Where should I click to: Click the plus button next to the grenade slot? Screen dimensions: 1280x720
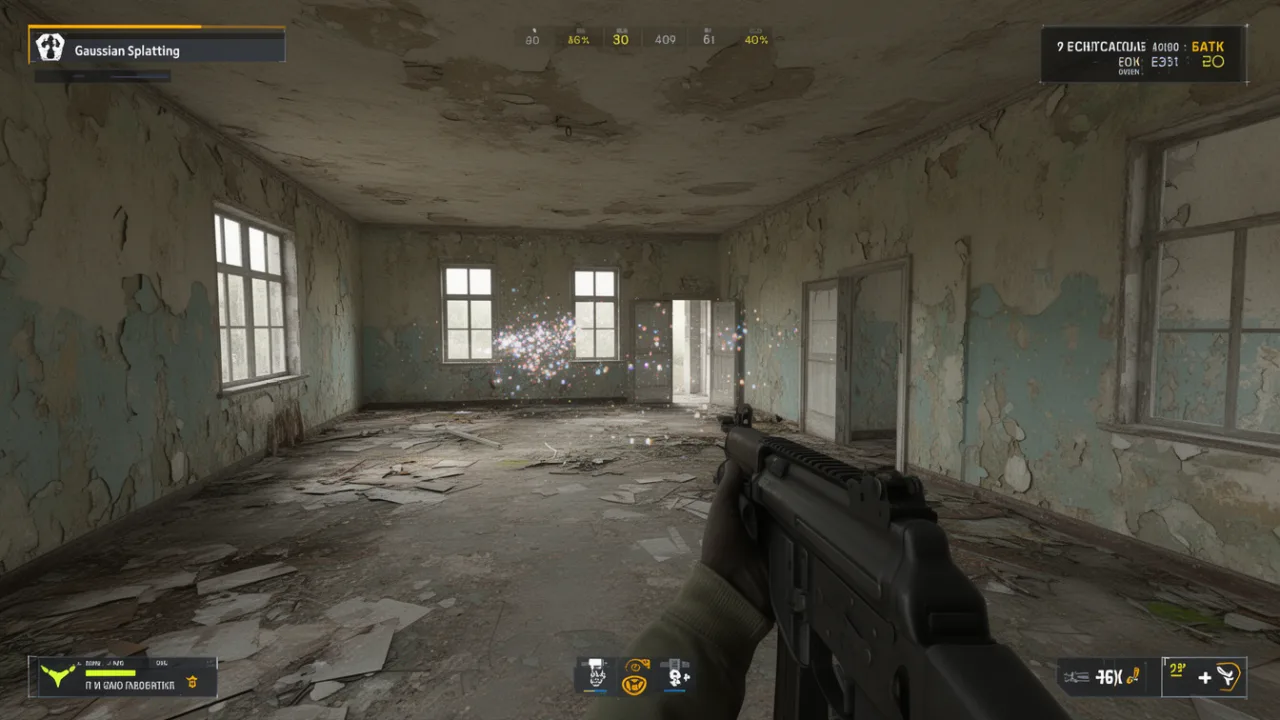click(x=1204, y=677)
